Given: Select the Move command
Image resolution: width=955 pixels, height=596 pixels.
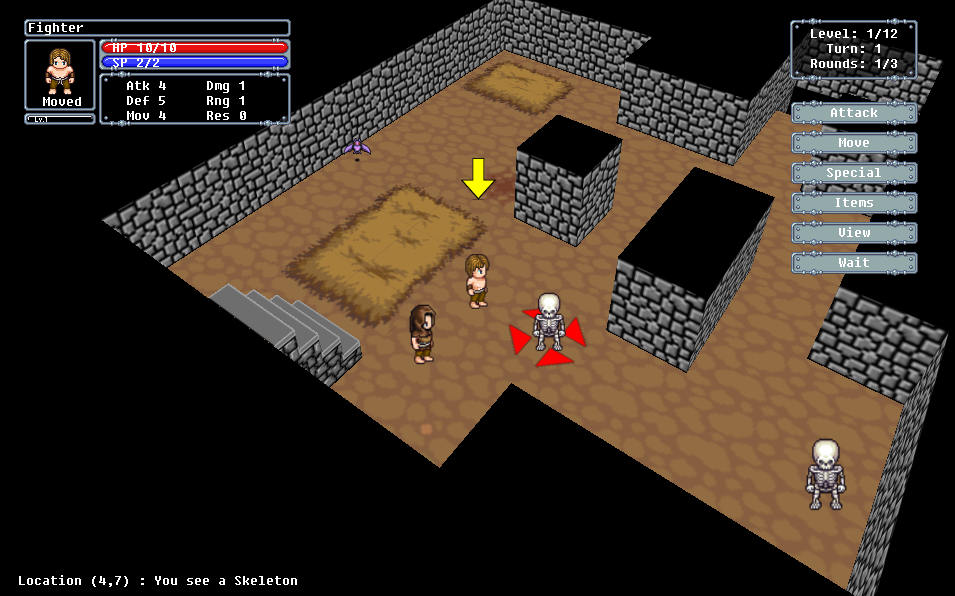Looking at the screenshot, I should tap(854, 143).
